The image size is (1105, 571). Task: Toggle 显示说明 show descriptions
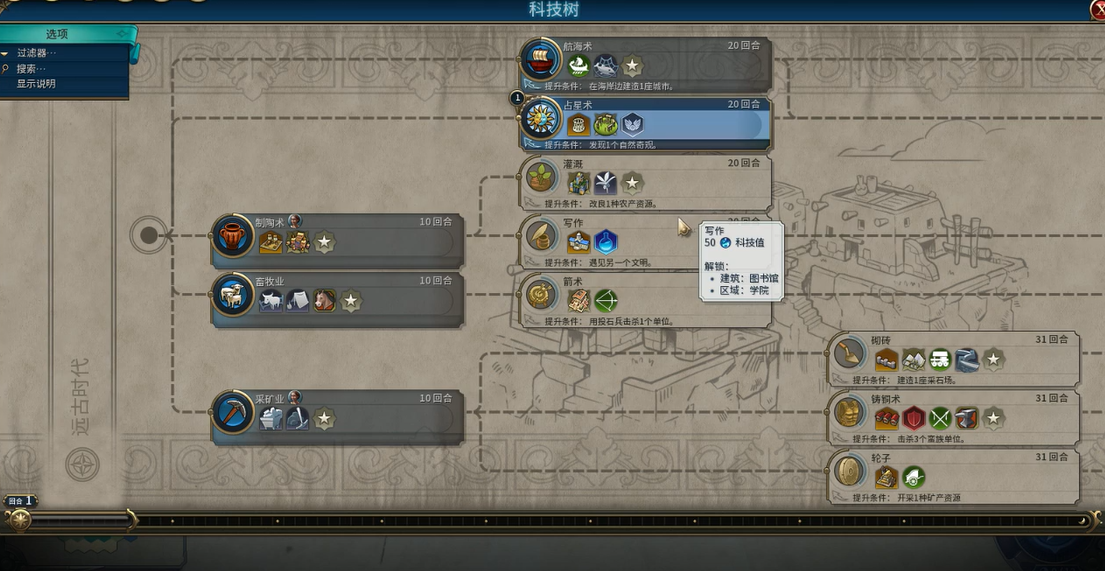coord(36,83)
